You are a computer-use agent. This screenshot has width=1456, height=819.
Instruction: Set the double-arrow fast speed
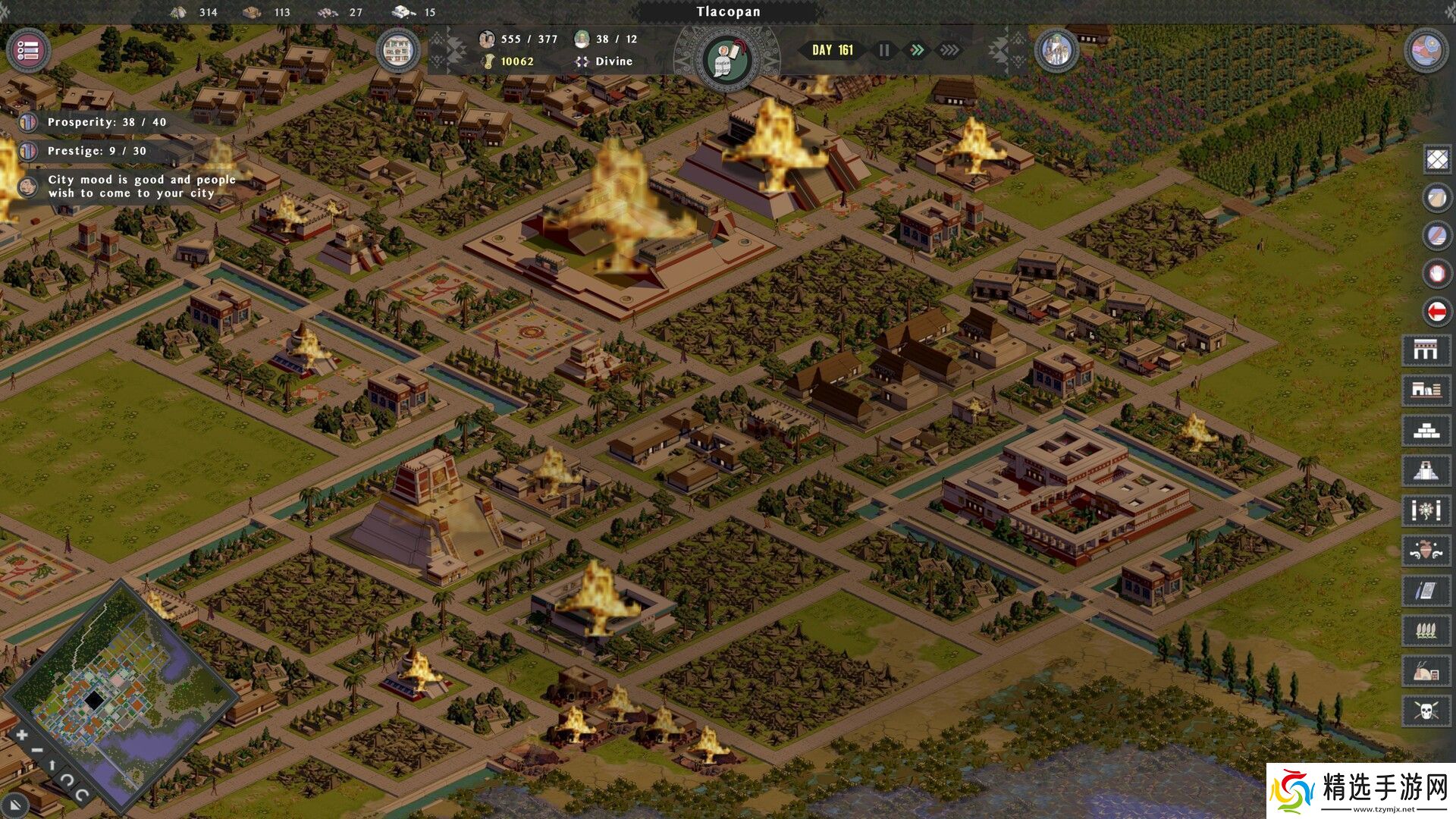[917, 50]
